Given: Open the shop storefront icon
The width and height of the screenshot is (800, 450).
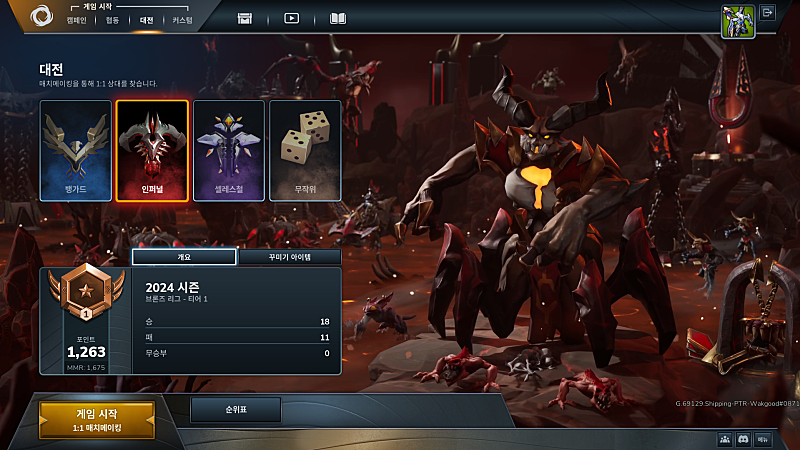Looking at the screenshot, I should click(245, 18).
